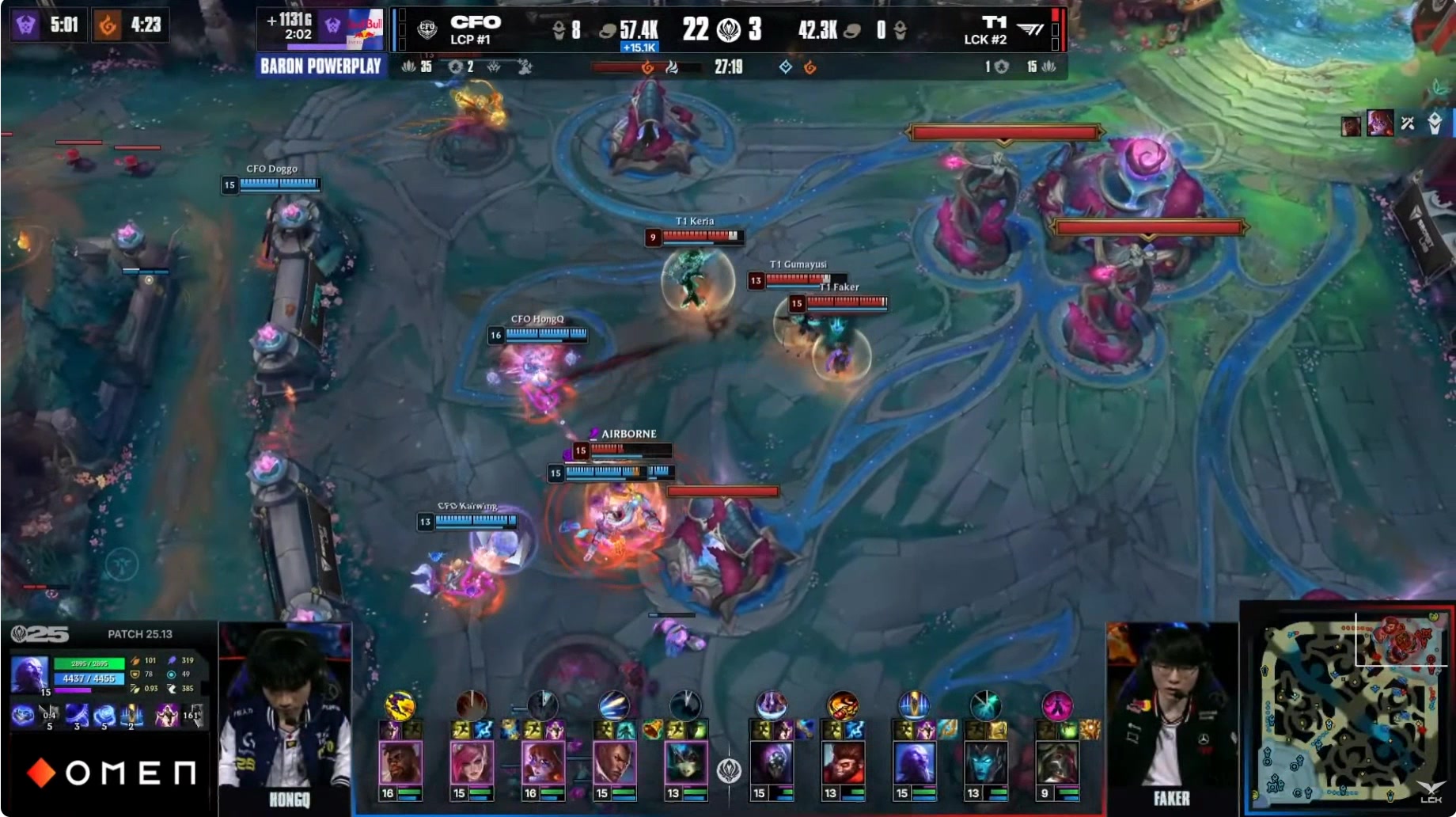1456x817 pixels.
Task: Choose Kalista's champion portrait
Action: pos(985,764)
